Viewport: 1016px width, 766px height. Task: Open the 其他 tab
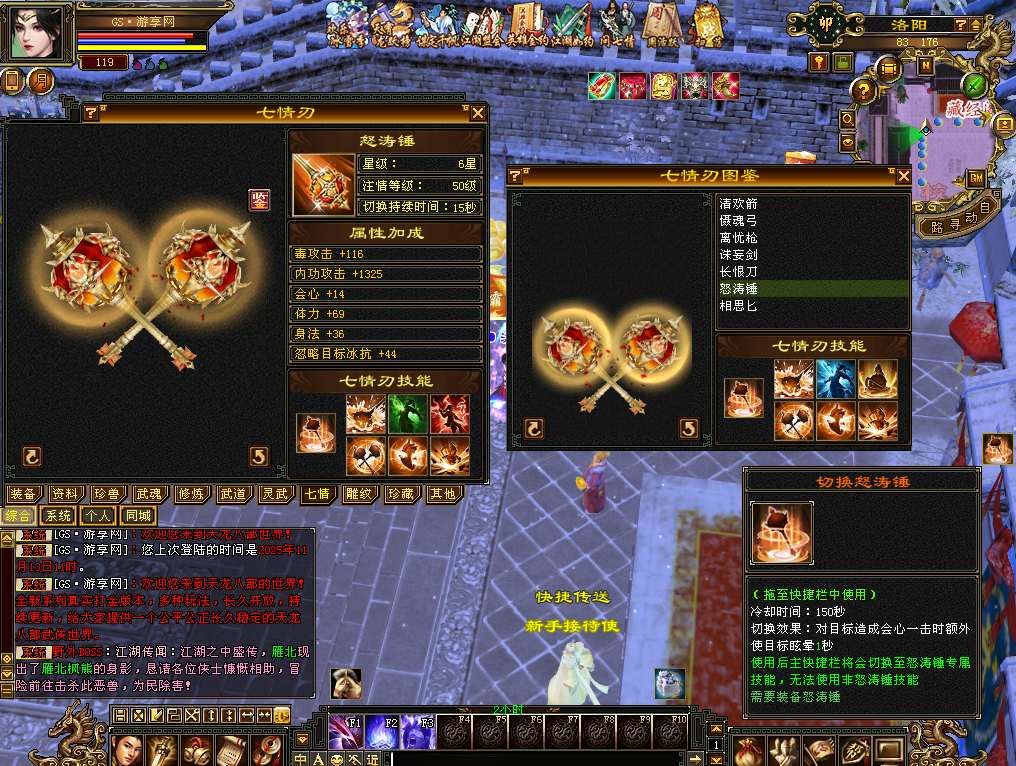point(441,494)
